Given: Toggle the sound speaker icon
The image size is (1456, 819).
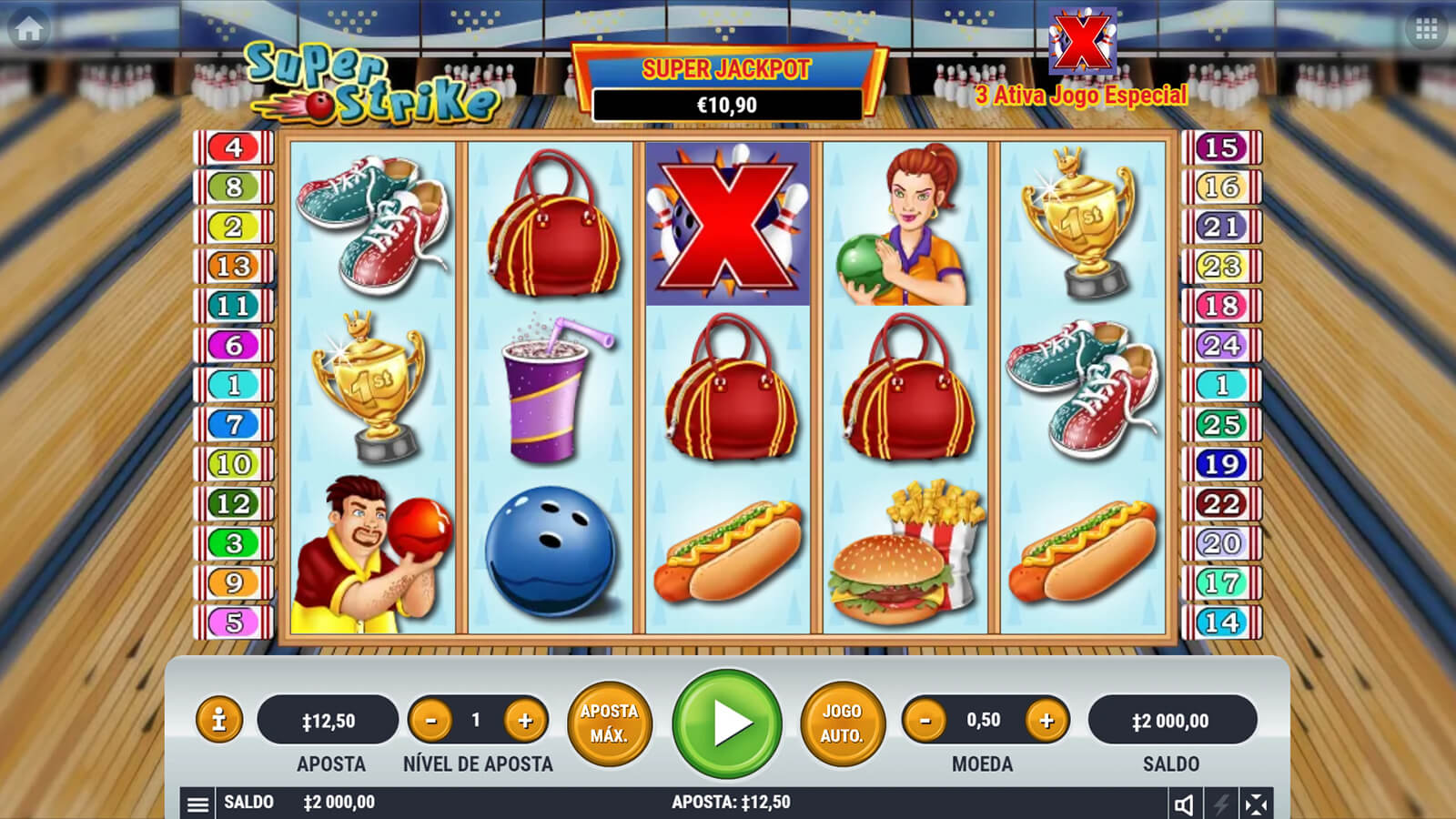Looking at the screenshot, I should [x=1184, y=804].
